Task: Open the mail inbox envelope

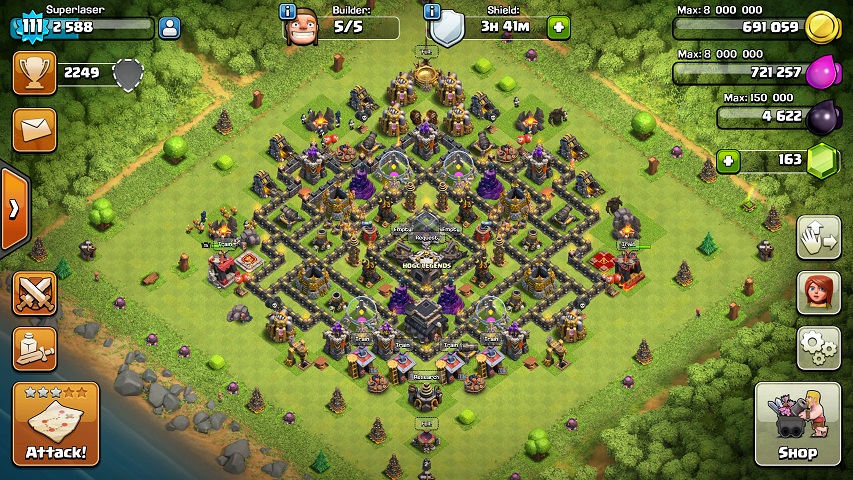Action: (x=34, y=130)
